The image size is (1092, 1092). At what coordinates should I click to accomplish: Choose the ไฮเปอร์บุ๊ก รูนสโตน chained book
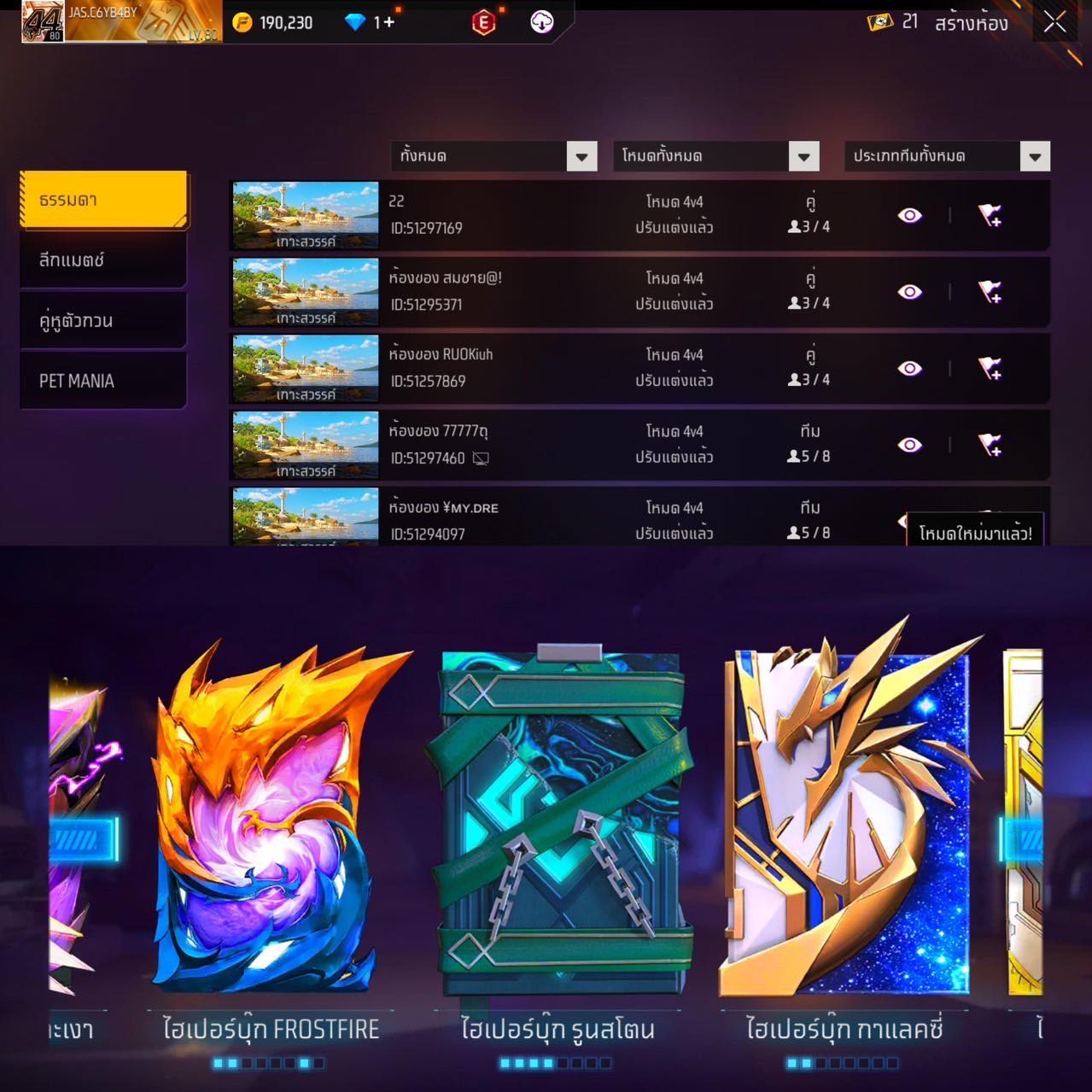pyautogui.click(x=559, y=820)
